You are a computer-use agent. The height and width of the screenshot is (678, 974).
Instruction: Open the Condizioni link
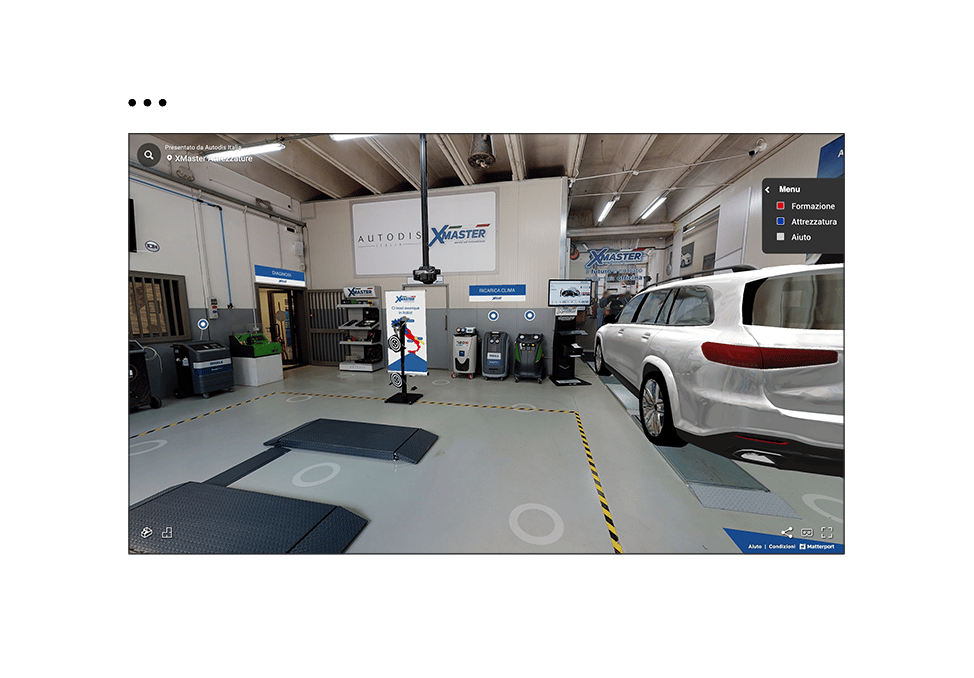(x=782, y=547)
